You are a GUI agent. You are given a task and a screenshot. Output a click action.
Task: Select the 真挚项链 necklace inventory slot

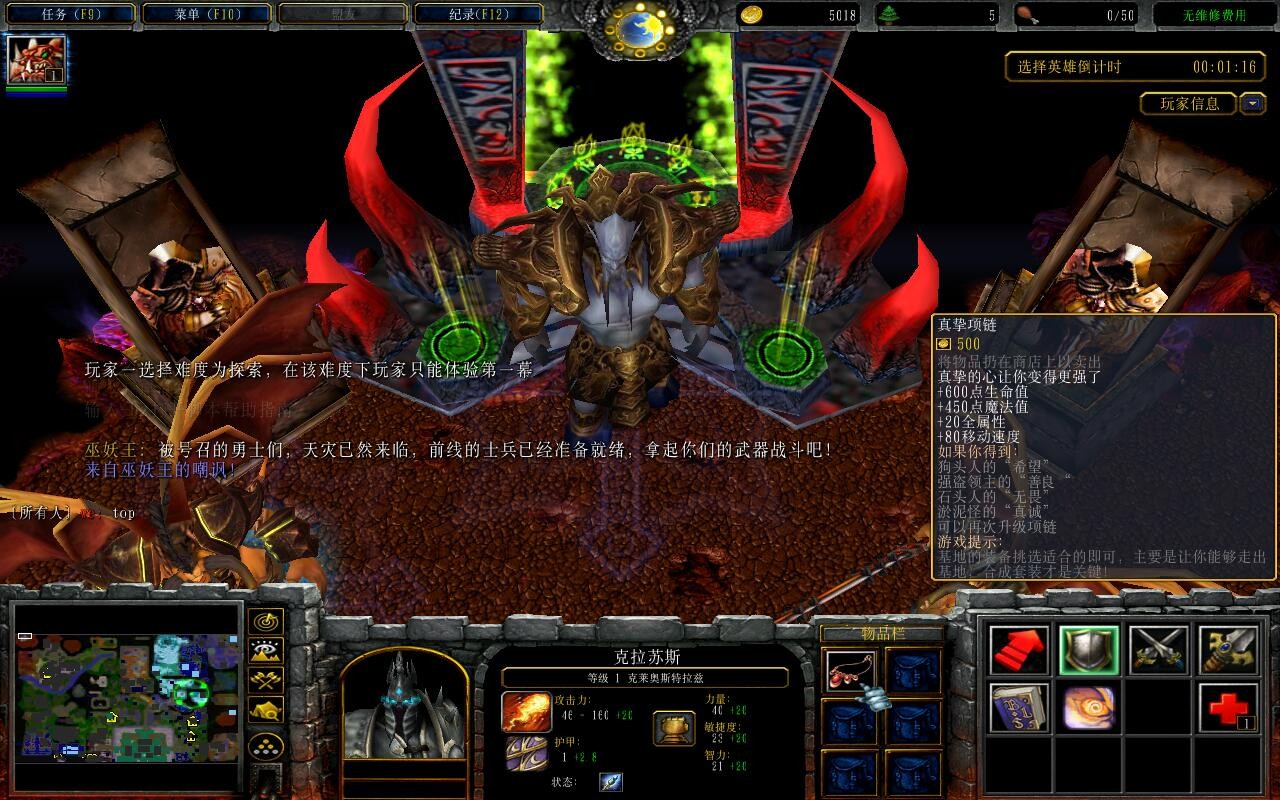coord(851,671)
